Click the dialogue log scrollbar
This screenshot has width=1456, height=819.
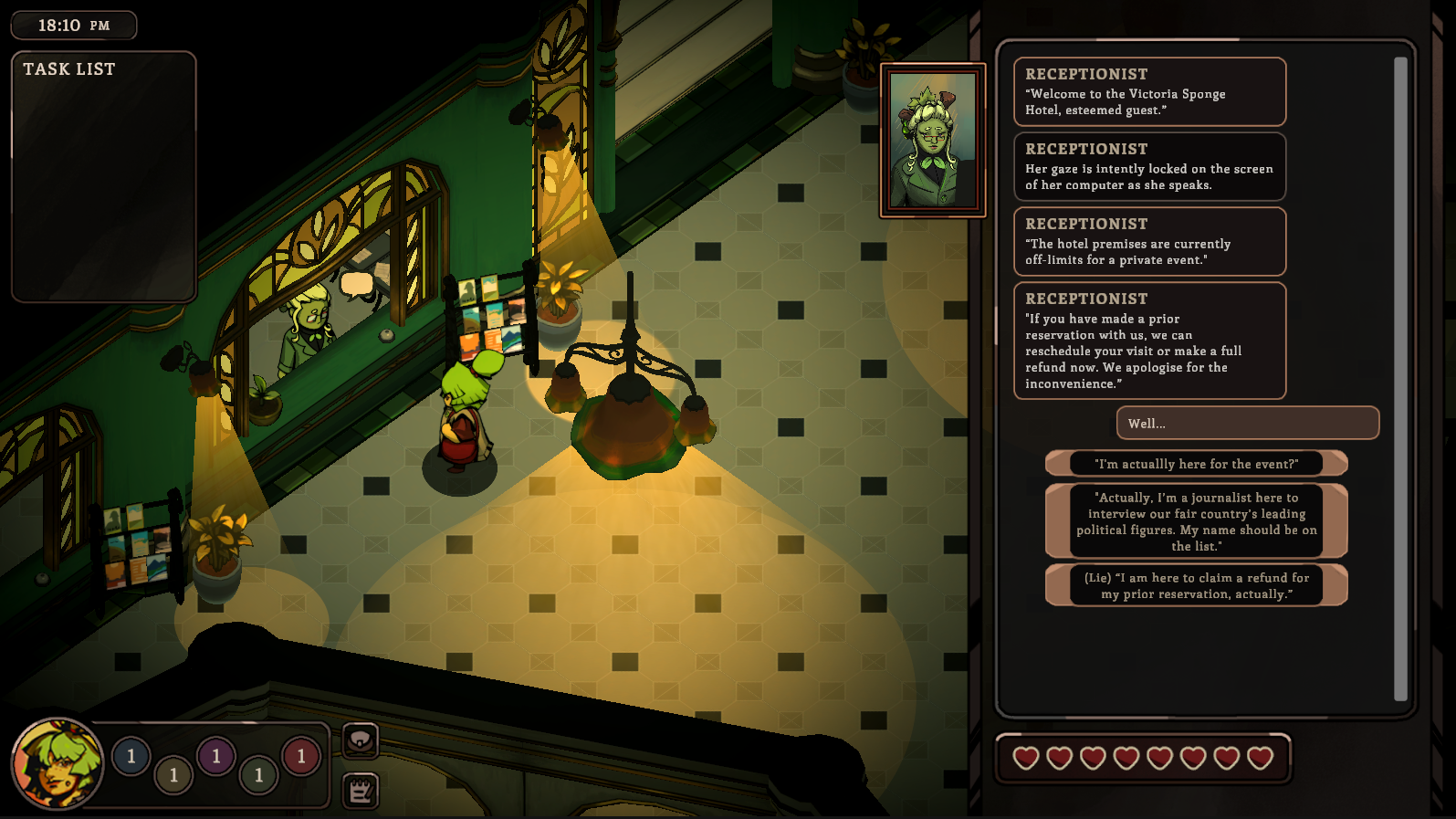click(x=1400, y=378)
